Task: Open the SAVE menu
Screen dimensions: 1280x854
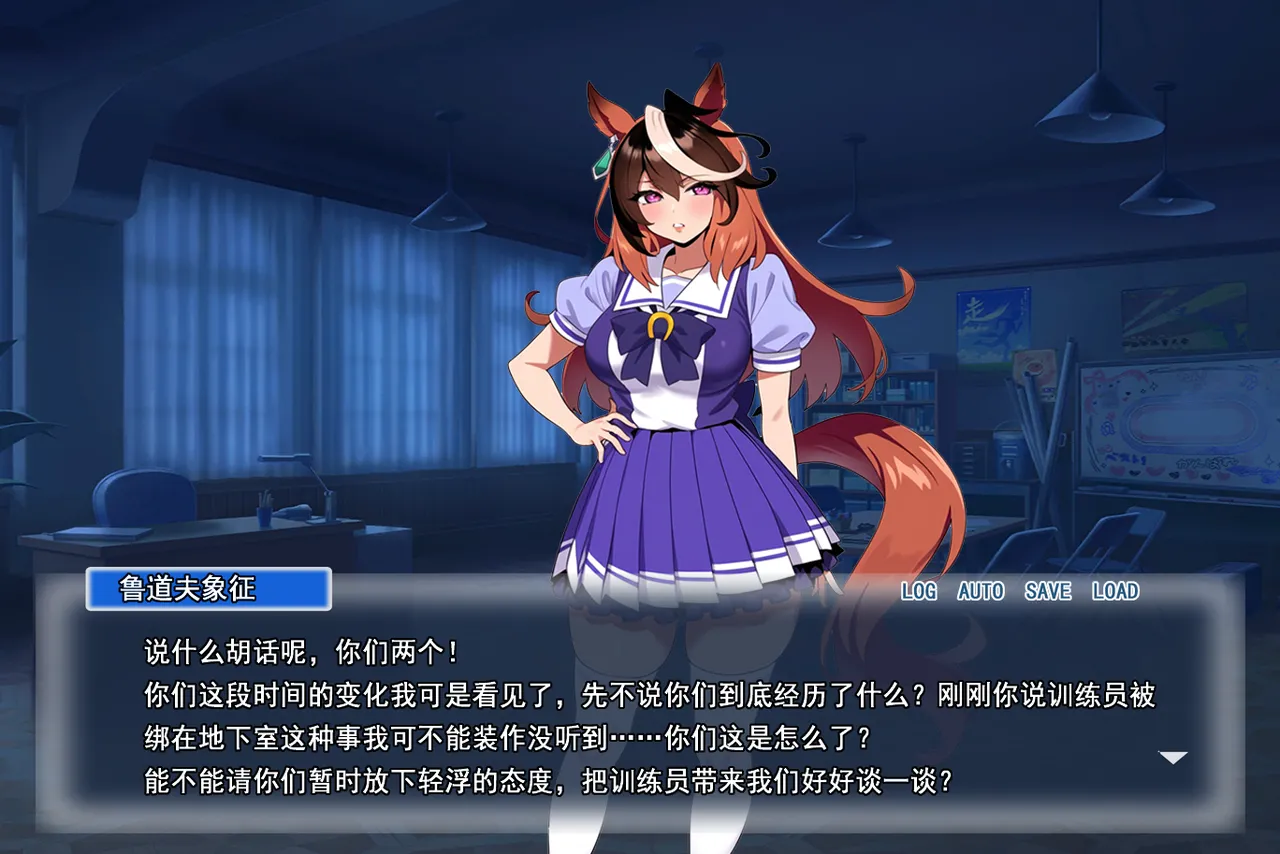Action: point(1047,591)
